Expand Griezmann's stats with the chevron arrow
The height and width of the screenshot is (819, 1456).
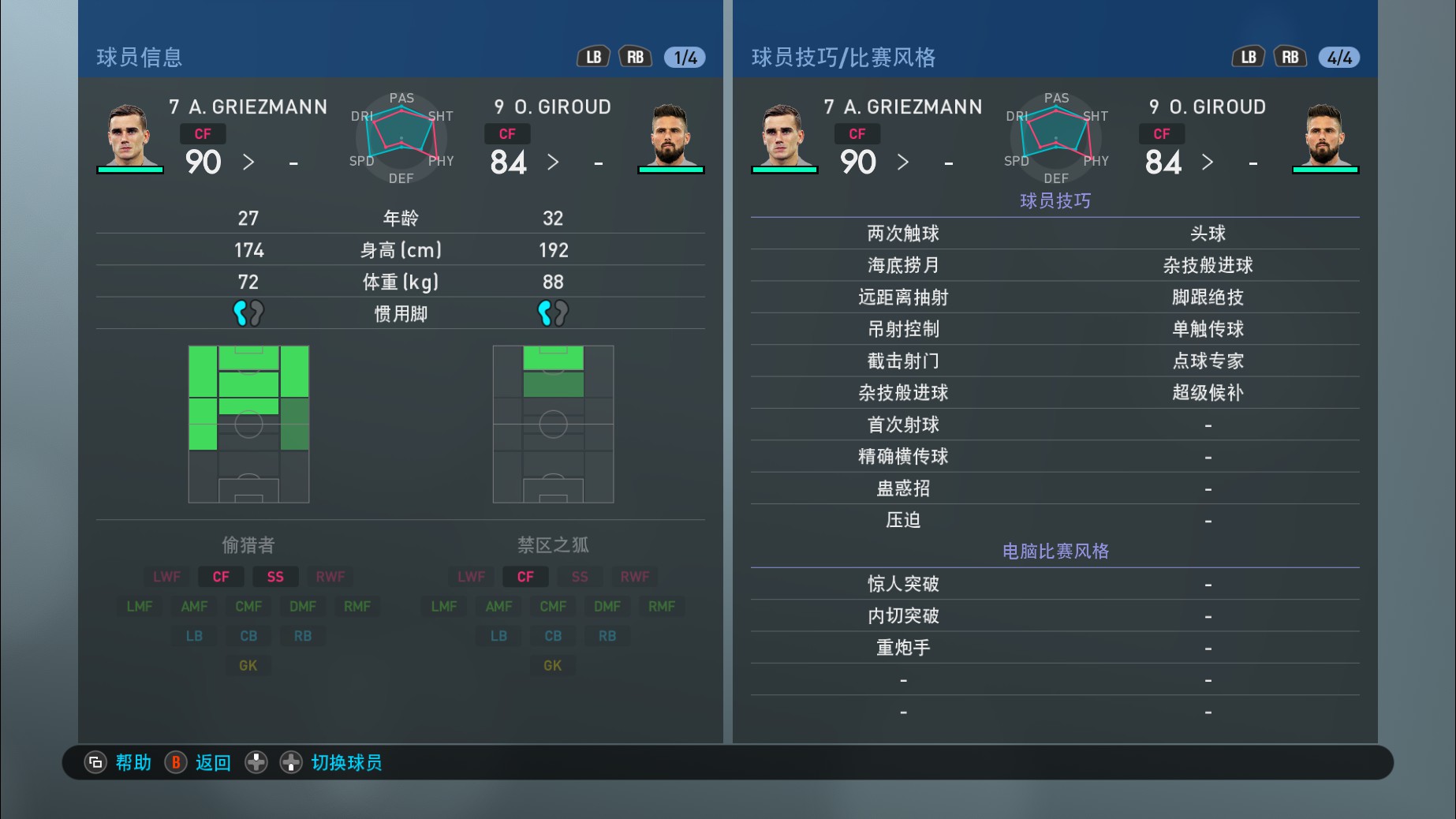point(248,163)
